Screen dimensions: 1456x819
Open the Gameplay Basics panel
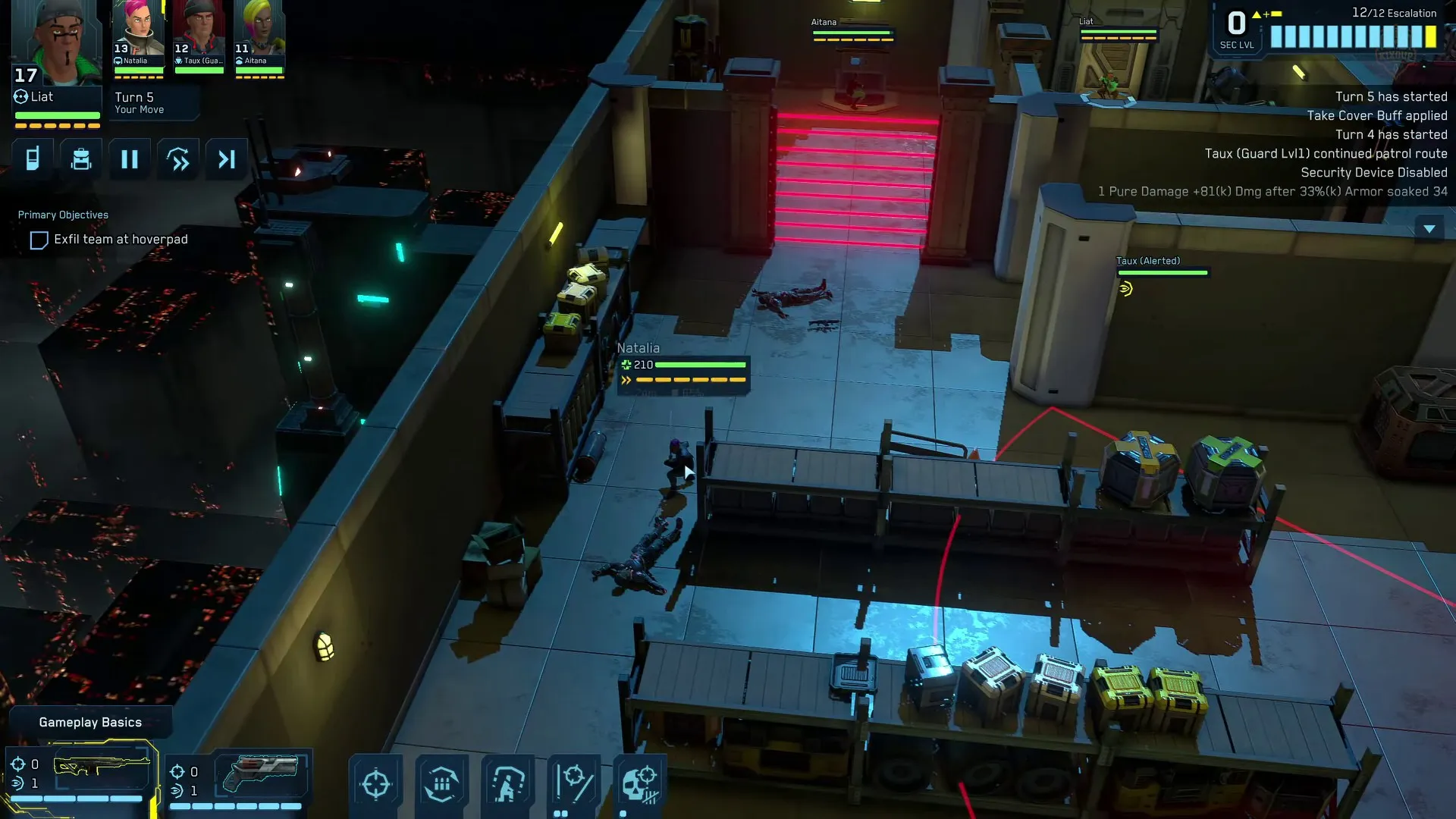pos(90,722)
